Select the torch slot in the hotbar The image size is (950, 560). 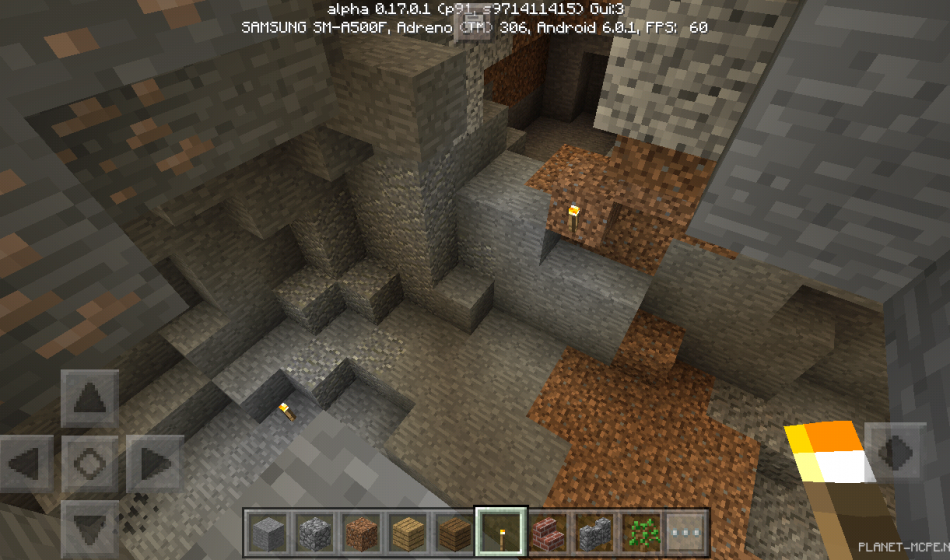(500, 531)
